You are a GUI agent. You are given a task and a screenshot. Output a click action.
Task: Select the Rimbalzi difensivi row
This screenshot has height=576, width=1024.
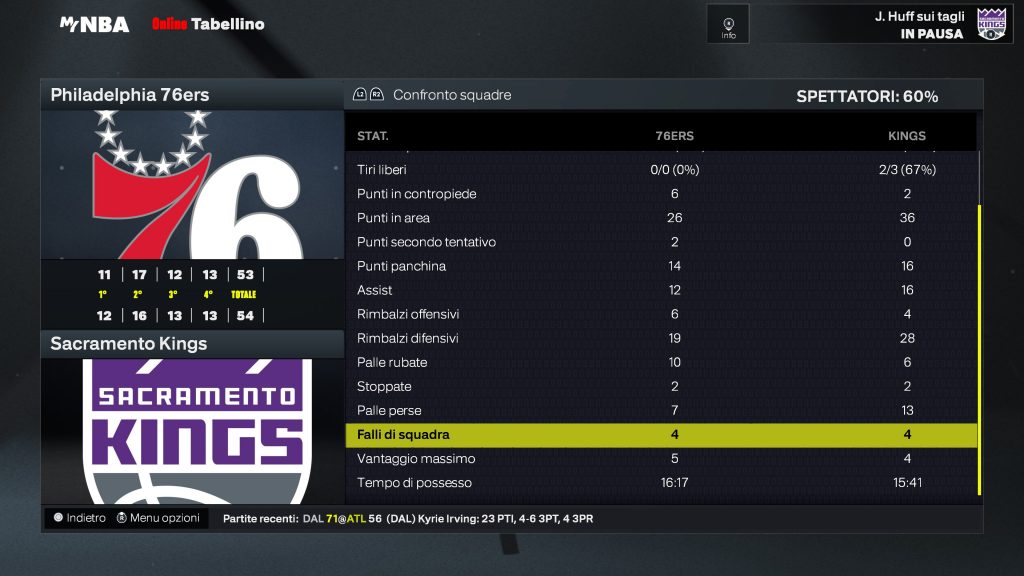coord(660,338)
